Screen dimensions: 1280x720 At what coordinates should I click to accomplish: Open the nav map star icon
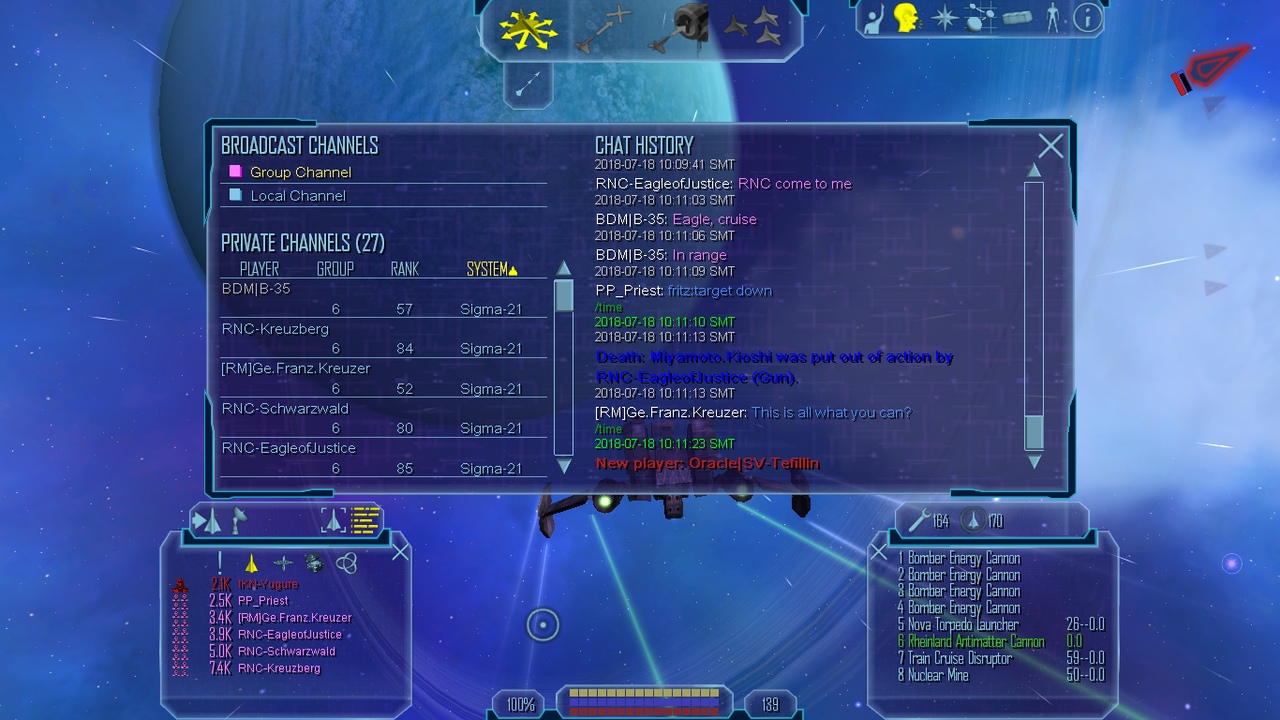944,18
